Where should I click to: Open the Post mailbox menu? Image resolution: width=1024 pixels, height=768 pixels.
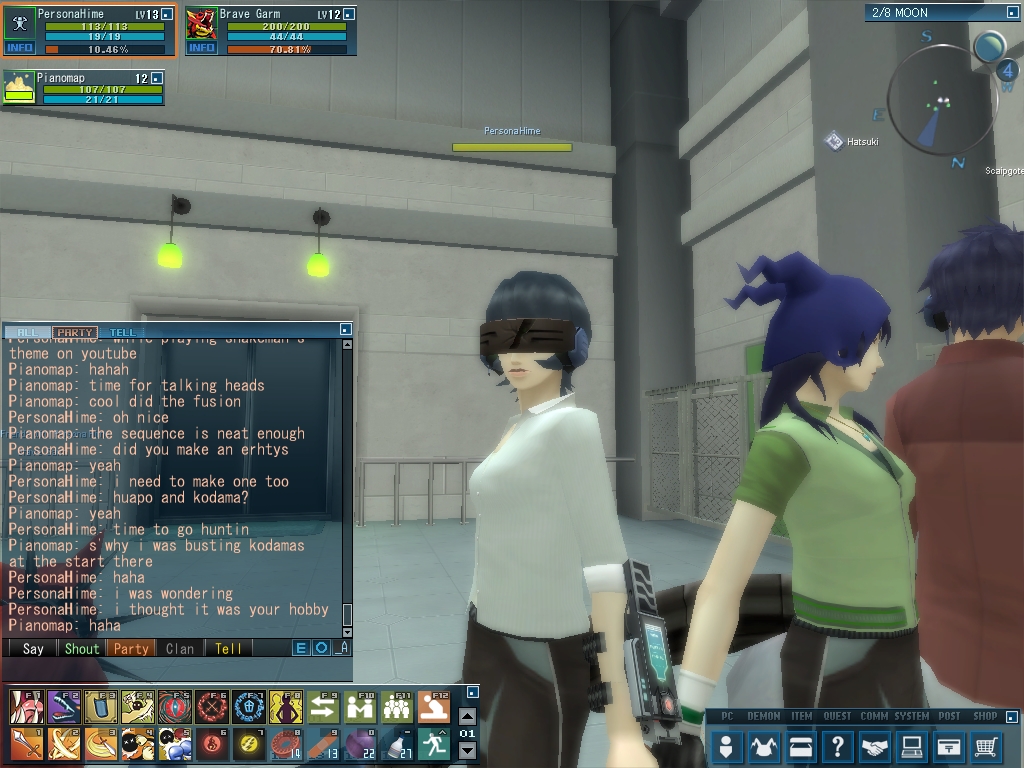pyautogui.click(x=949, y=745)
